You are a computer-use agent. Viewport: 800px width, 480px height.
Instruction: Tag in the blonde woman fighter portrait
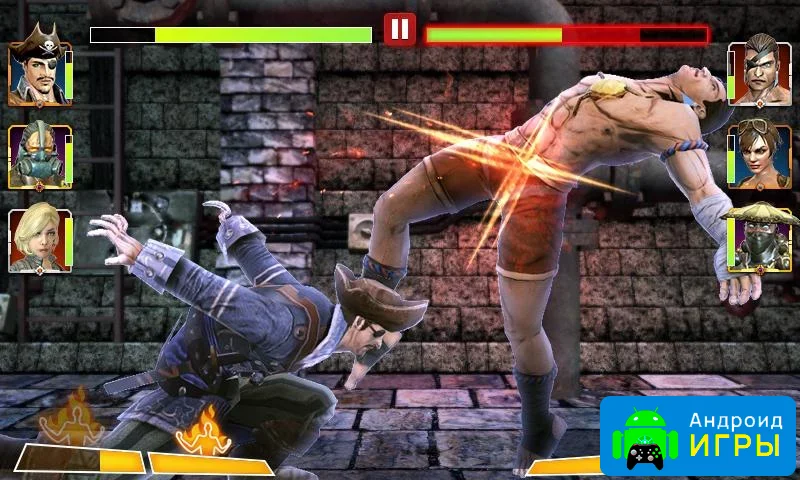pos(38,241)
